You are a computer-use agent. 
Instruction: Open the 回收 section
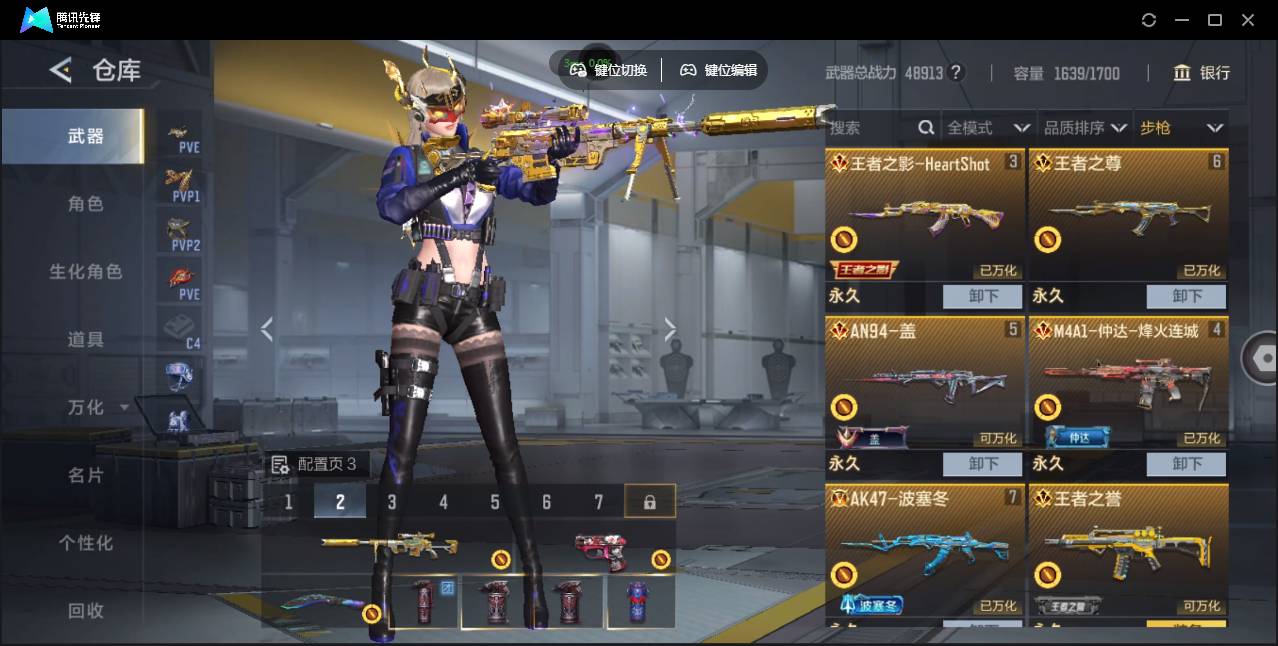click(85, 610)
